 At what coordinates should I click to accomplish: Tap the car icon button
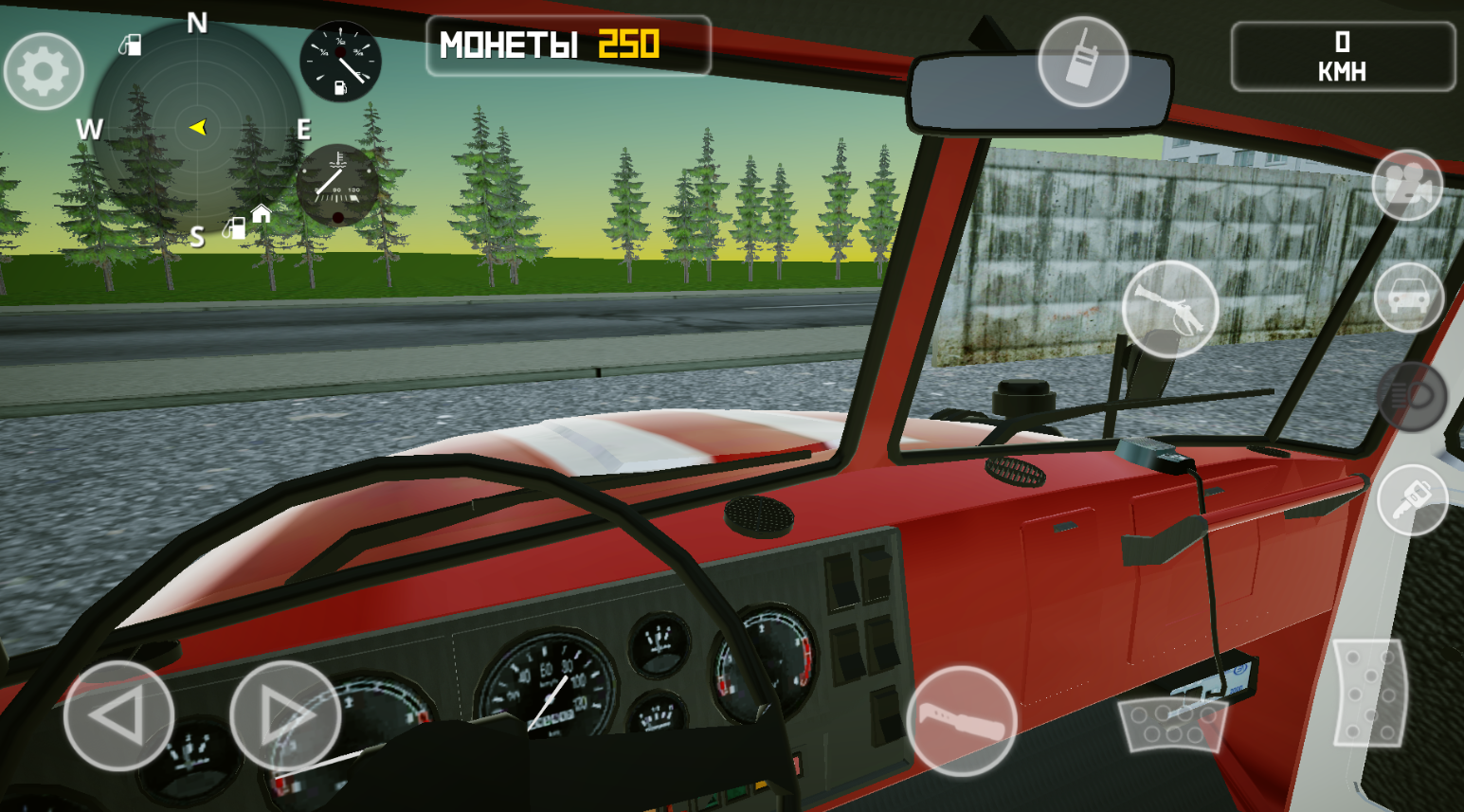[x=1408, y=298]
